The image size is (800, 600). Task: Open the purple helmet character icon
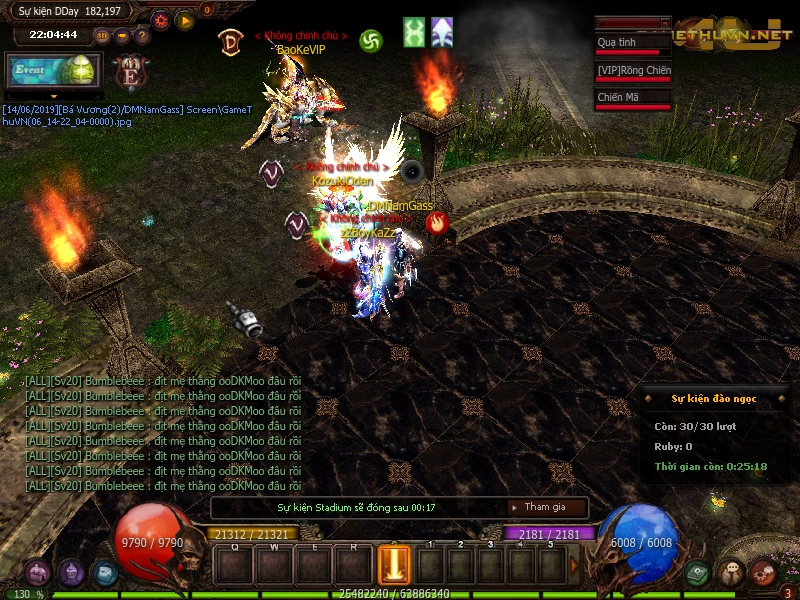point(71,572)
